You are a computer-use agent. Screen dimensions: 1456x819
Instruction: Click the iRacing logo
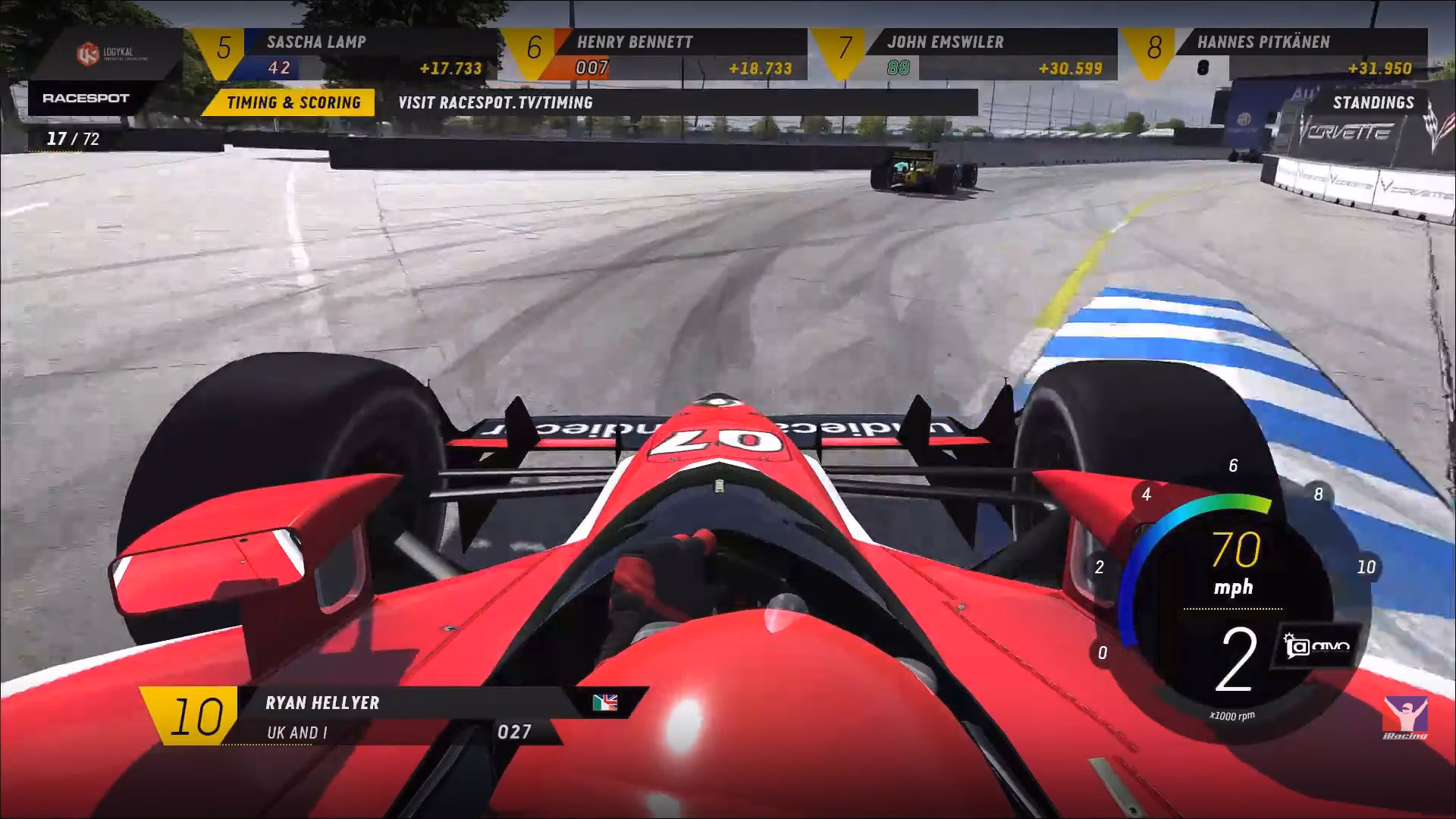pyautogui.click(x=1405, y=717)
